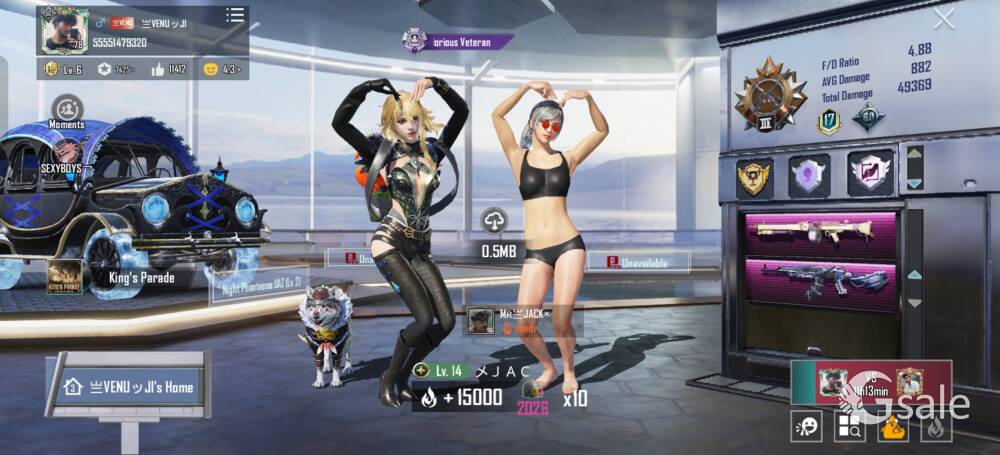Tap the player avatar portrait

click(64, 32)
